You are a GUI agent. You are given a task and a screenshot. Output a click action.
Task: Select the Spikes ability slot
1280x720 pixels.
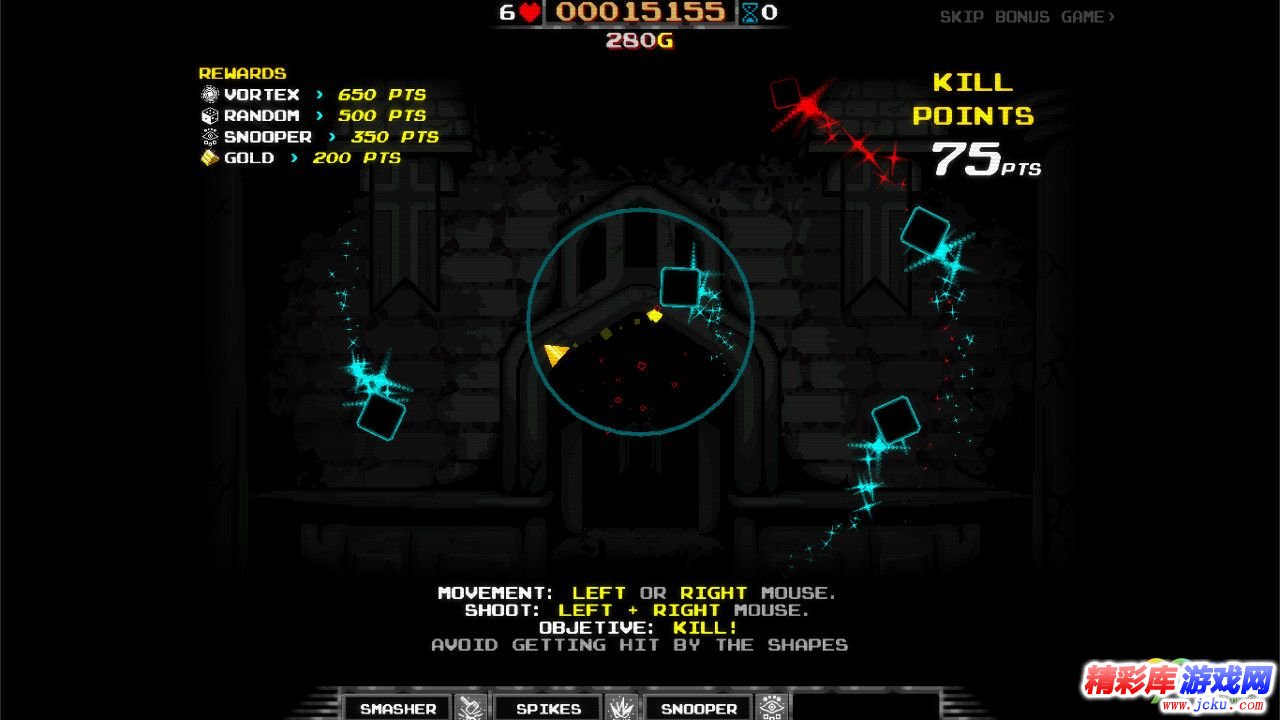pos(548,708)
